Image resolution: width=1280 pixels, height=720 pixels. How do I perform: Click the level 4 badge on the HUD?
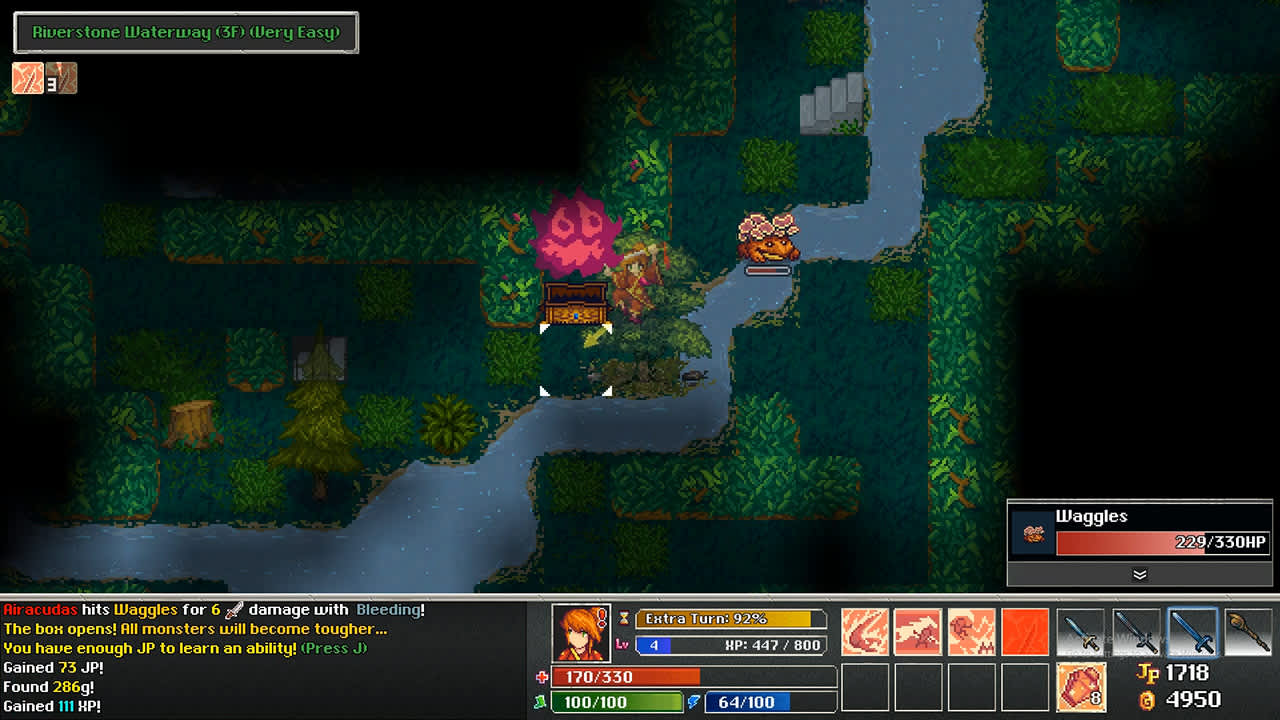coord(654,645)
